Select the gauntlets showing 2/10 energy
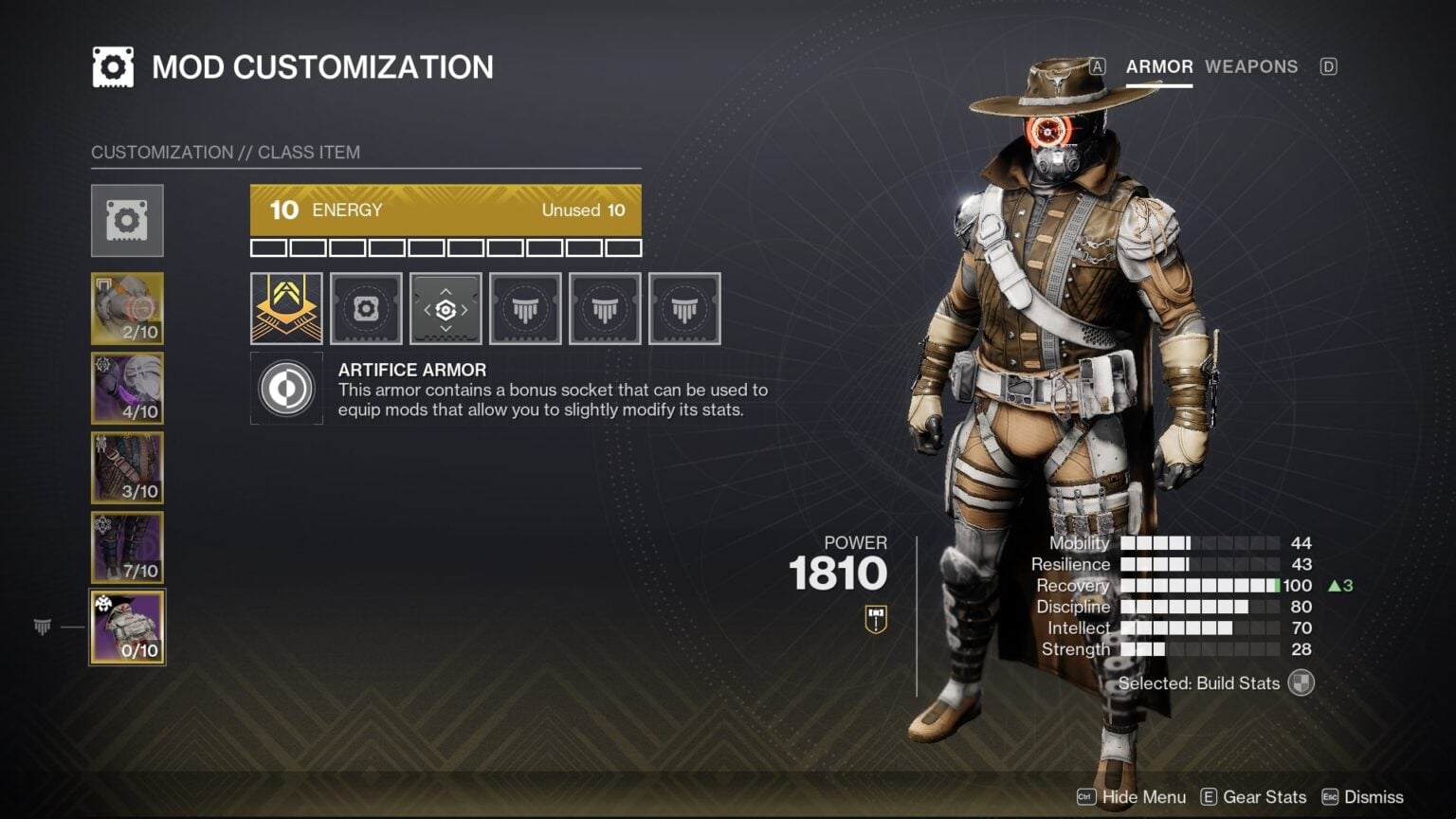 click(127, 308)
